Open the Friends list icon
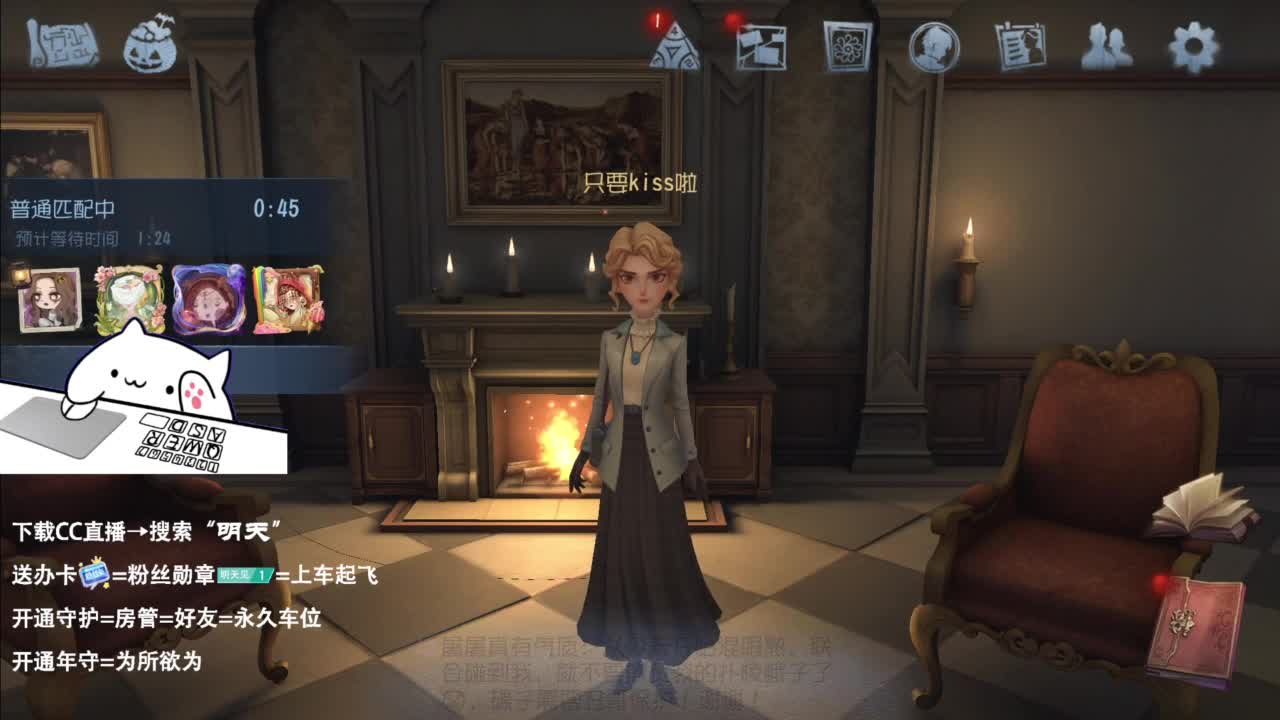Image resolution: width=1280 pixels, height=720 pixels. point(1109,44)
